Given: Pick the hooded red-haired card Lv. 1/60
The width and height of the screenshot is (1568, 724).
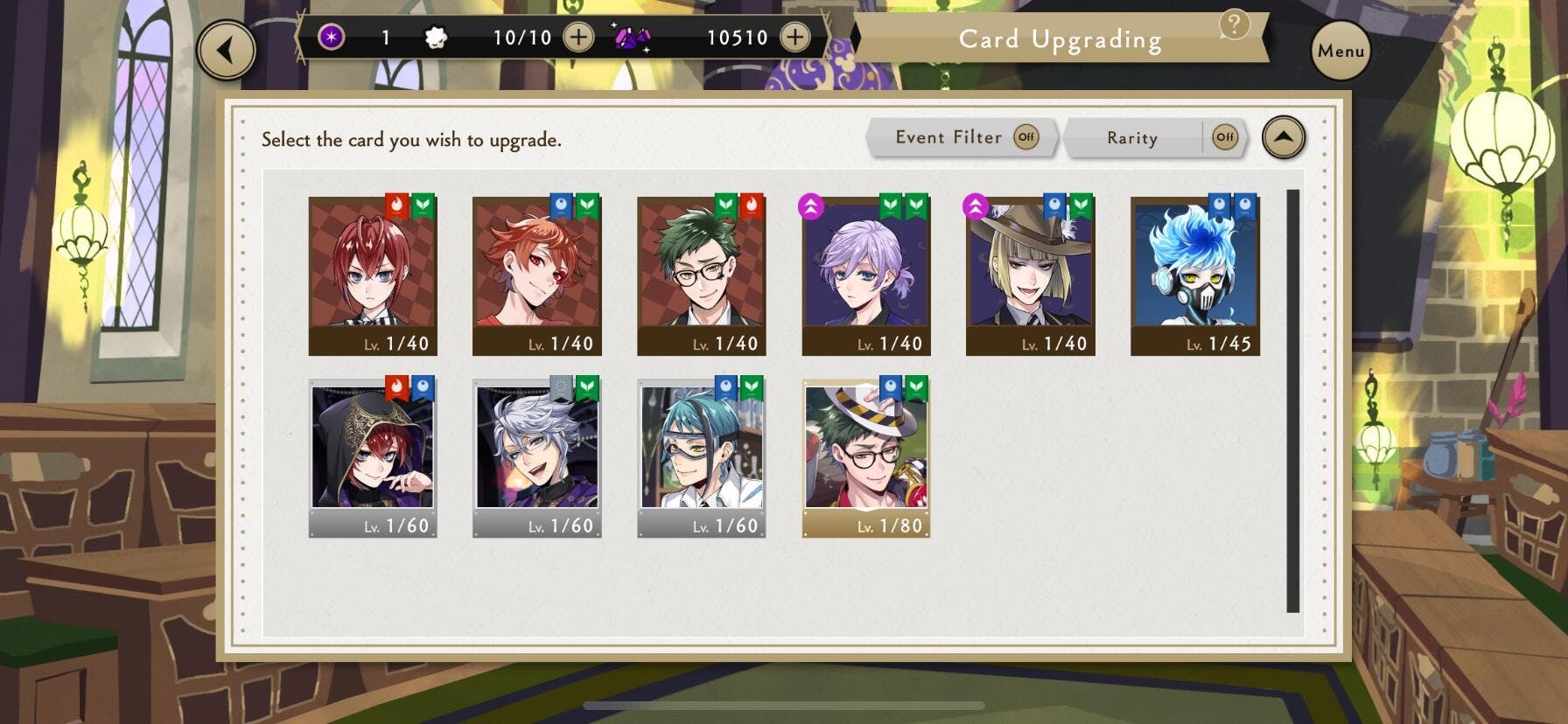Looking at the screenshot, I should (x=373, y=456).
